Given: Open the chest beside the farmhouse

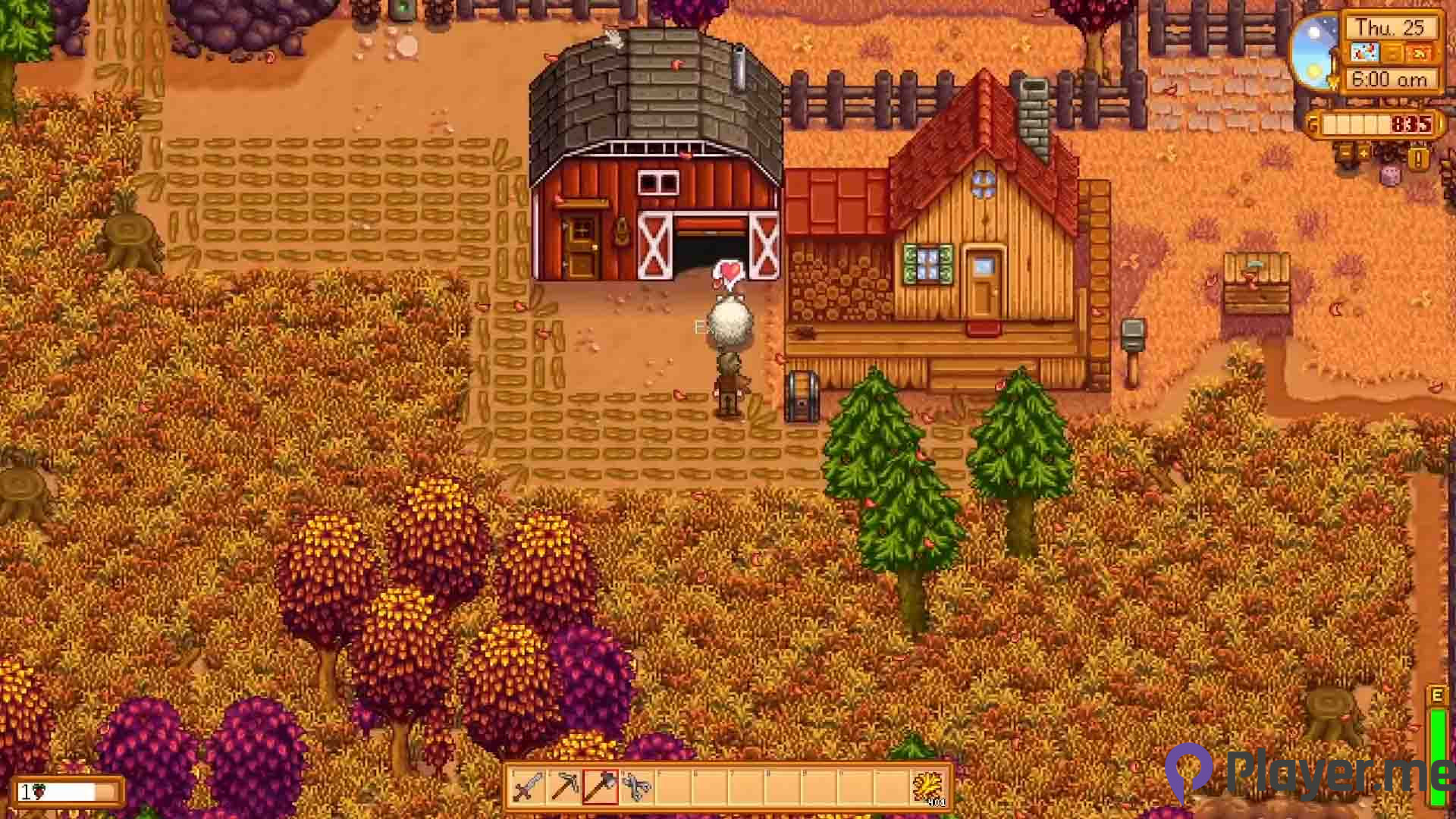Looking at the screenshot, I should [802, 395].
